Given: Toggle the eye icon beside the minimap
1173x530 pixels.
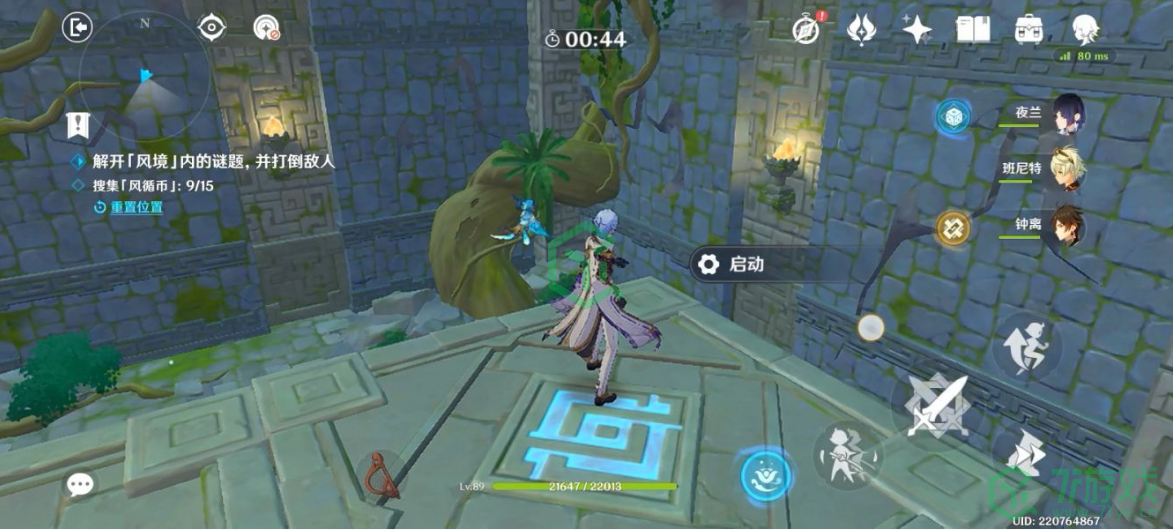Looking at the screenshot, I should pos(212,27).
